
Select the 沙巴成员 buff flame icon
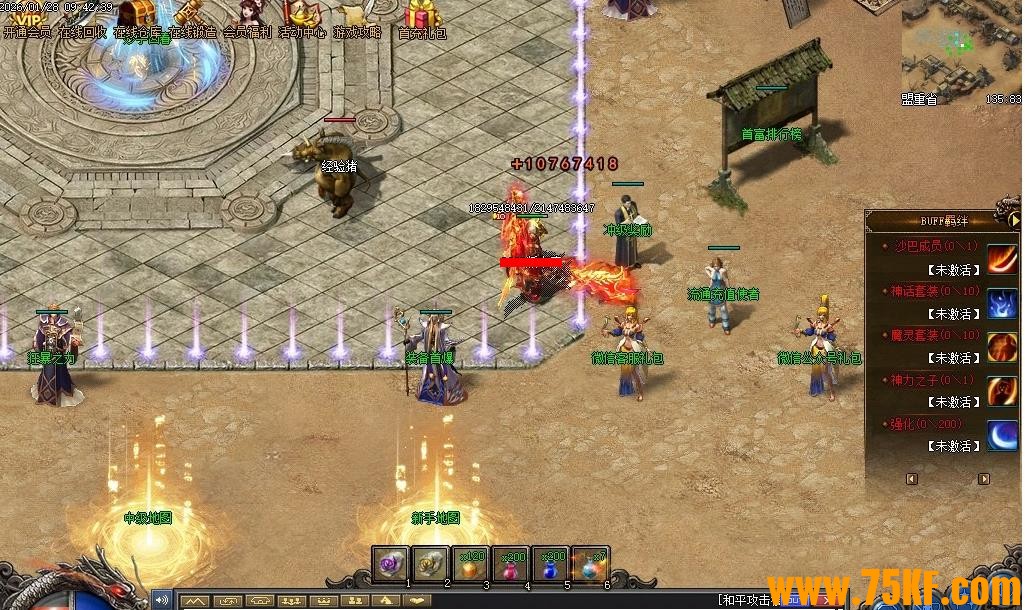(1003, 259)
